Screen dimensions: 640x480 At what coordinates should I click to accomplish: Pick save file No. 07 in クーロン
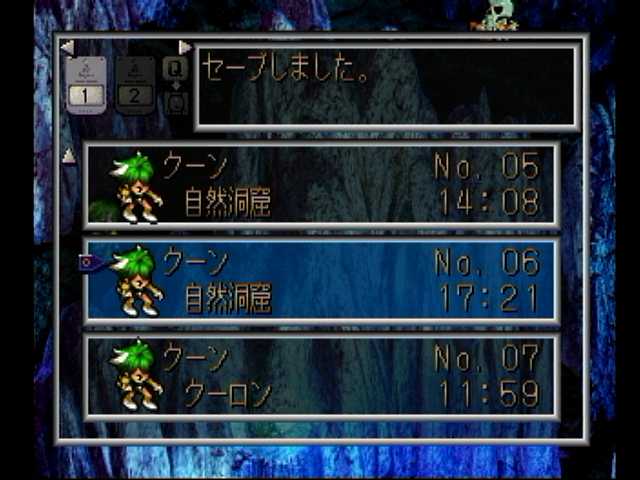[x=322, y=376]
